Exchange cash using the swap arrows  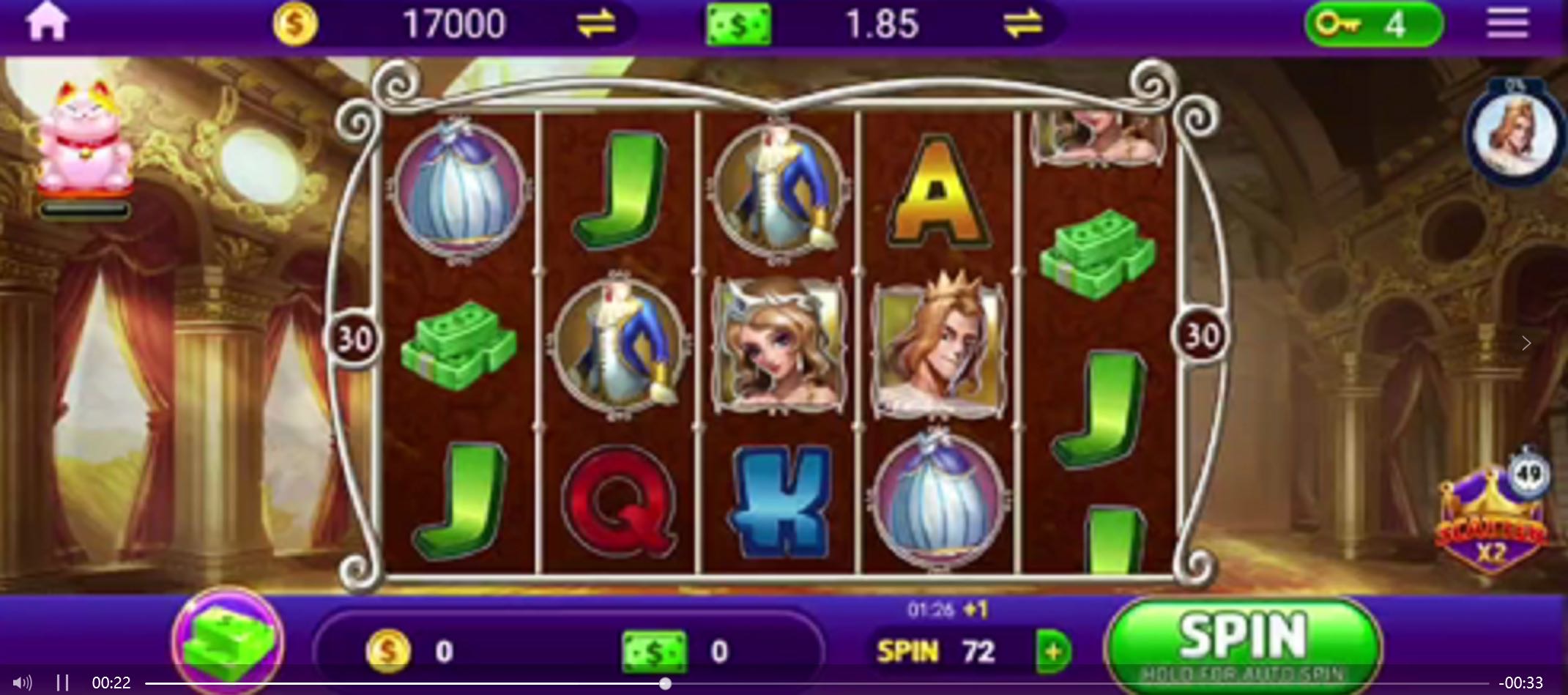coord(1022,23)
